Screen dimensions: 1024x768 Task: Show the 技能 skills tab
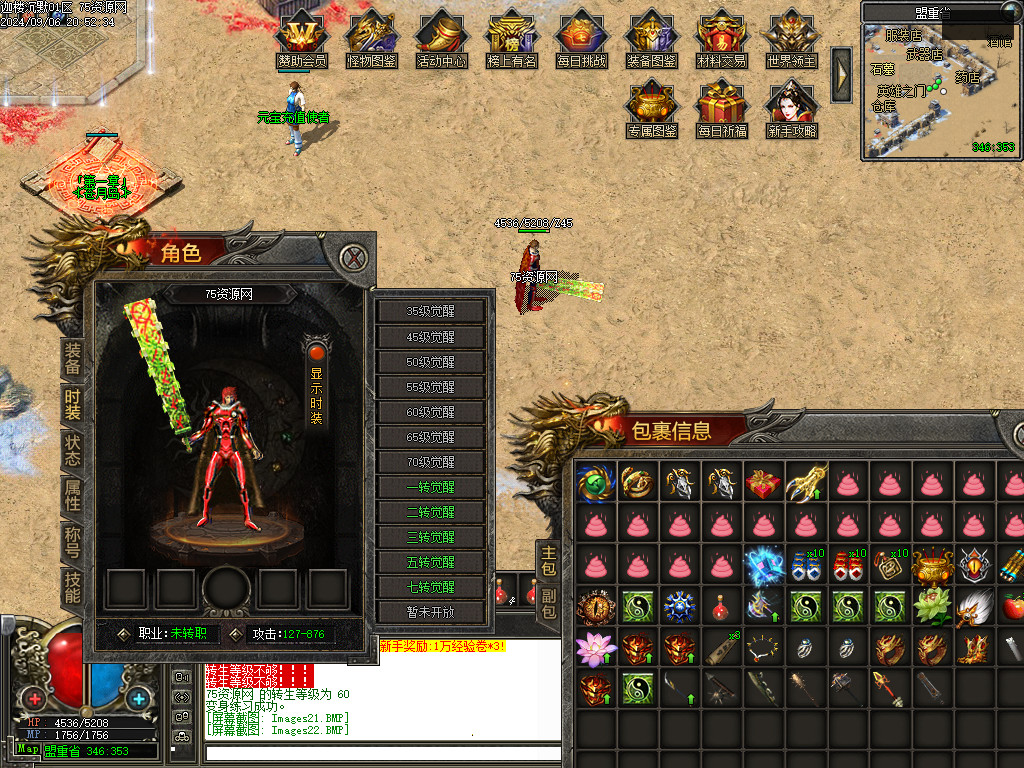[x=73, y=586]
